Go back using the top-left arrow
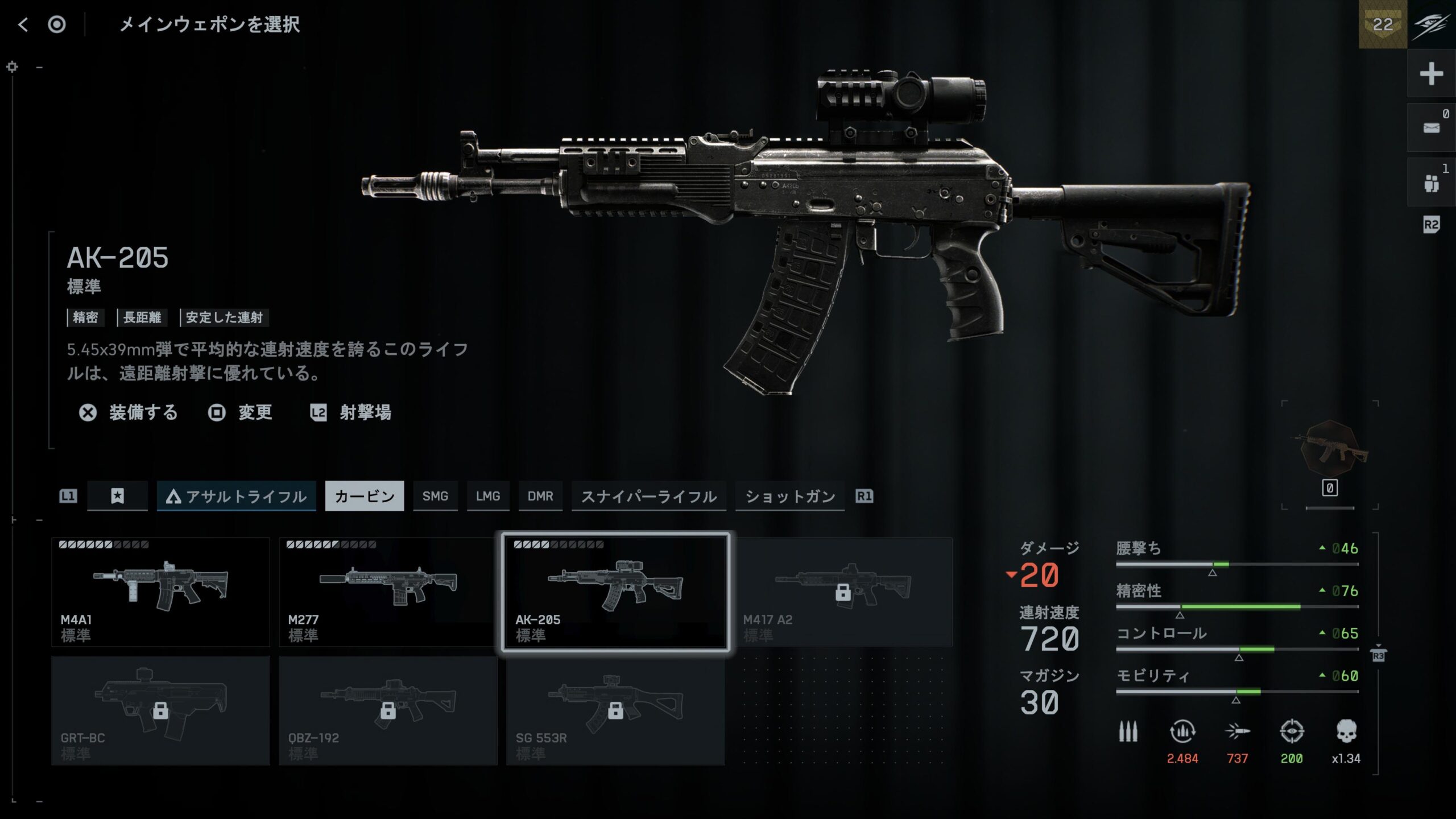The height and width of the screenshot is (819, 1456). (x=23, y=24)
